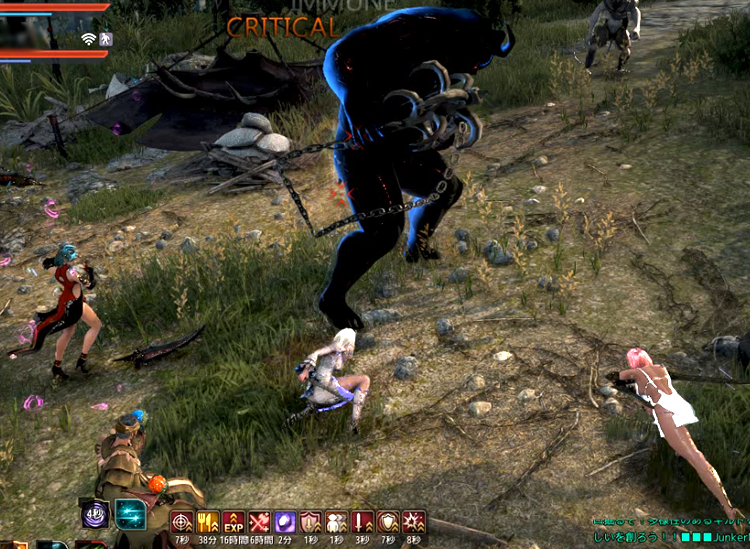Click the purple swirl skill icon
This screenshot has height=549, width=750.
[x=96, y=515]
